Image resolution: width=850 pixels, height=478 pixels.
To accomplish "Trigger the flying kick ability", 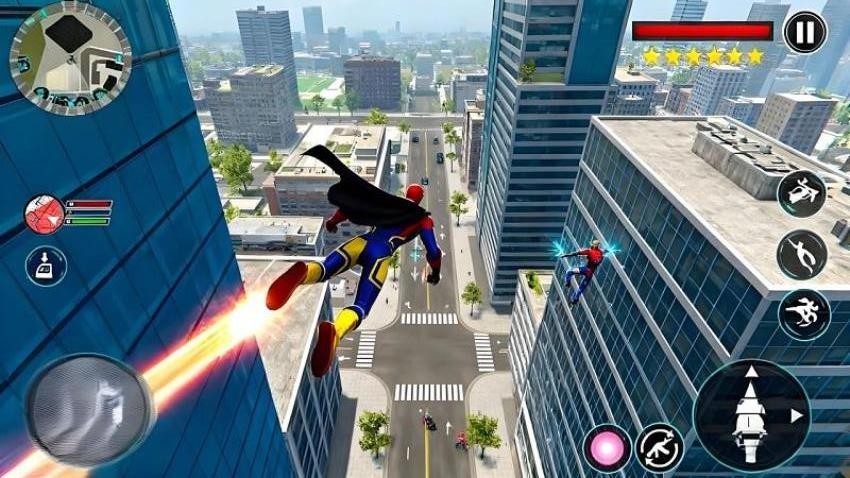I will 802,194.
